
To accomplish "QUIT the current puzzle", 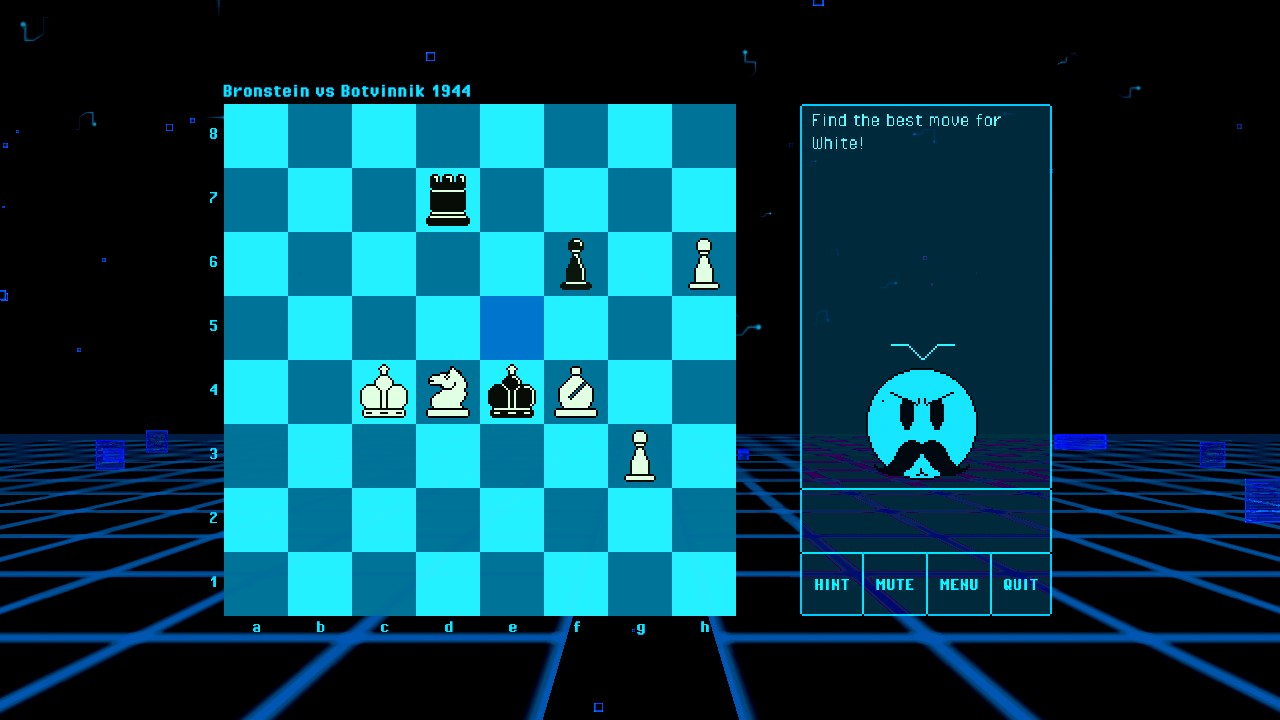I will point(1020,584).
